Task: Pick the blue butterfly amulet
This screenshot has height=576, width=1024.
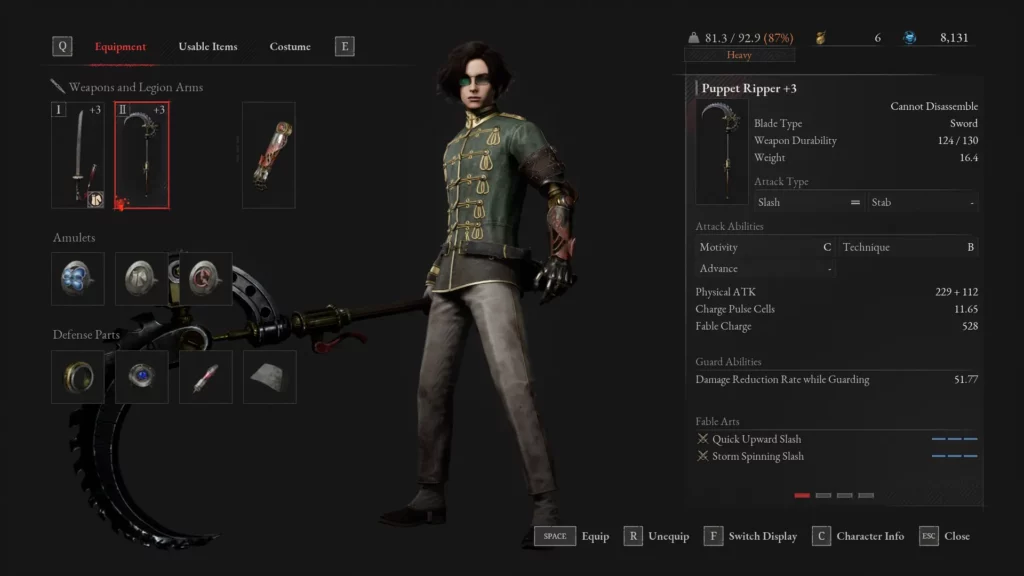Action: pyautogui.click(x=77, y=278)
